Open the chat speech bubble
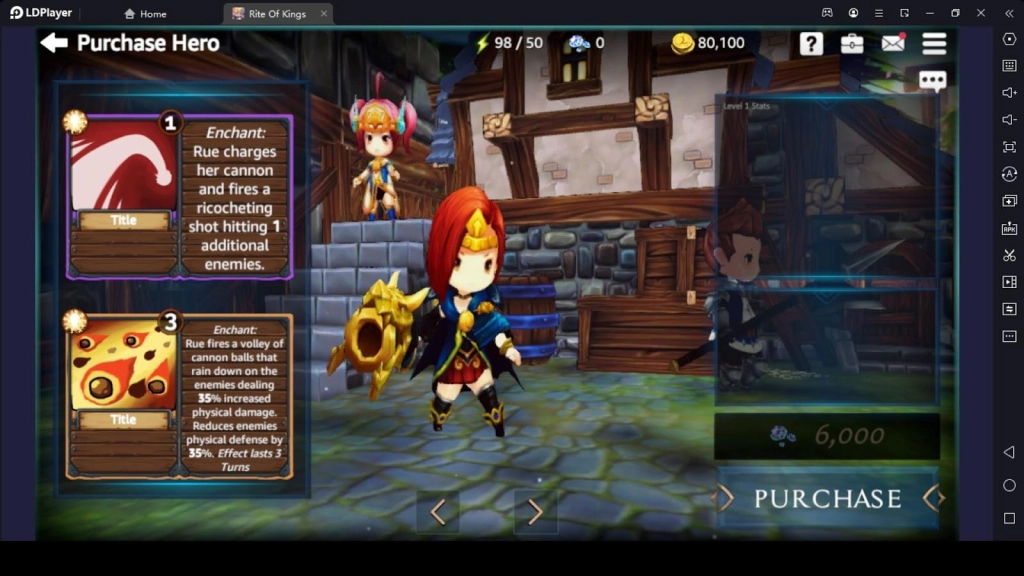1024x576 pixels. [932, 81]
